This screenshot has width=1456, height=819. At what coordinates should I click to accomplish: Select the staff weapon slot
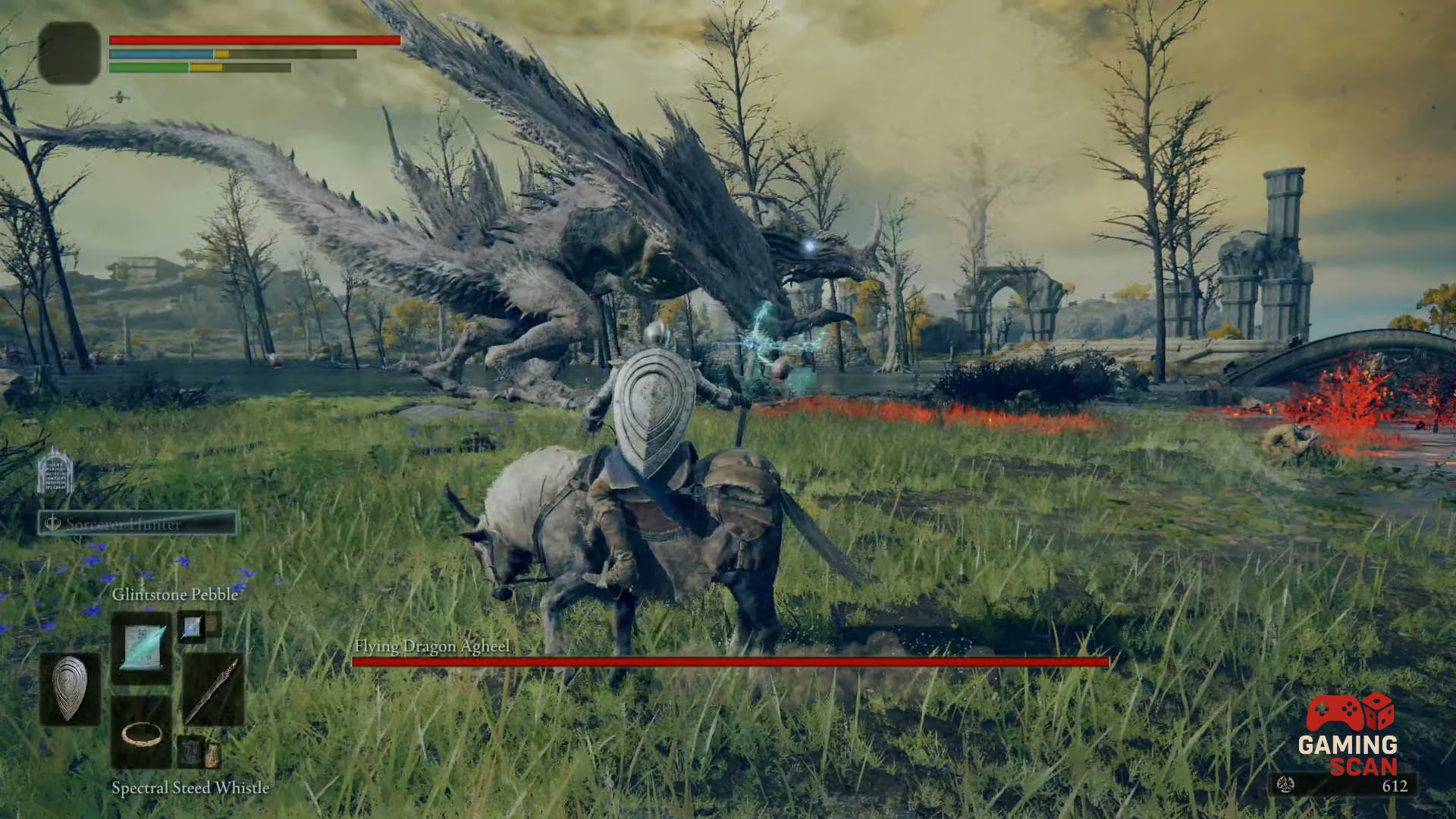[x=213, y=689]
